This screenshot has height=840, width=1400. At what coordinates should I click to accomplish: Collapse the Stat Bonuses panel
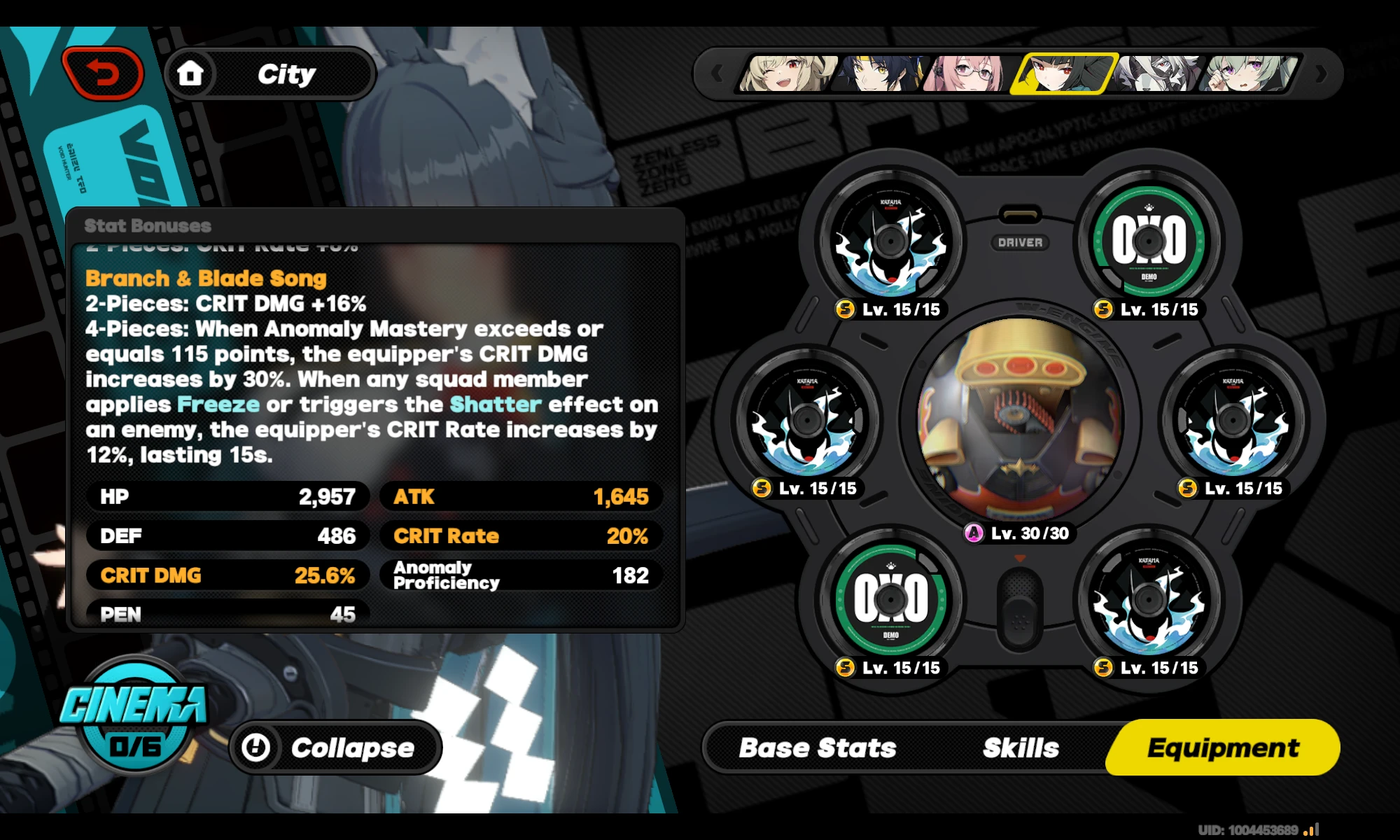[x=335, y=748]
